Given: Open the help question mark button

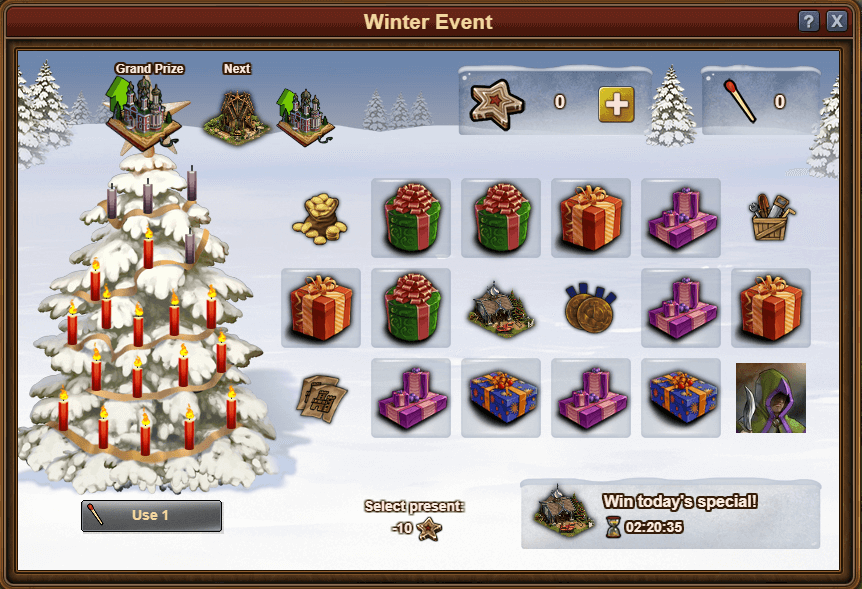Looking at the screenshot, I should 809,22.
